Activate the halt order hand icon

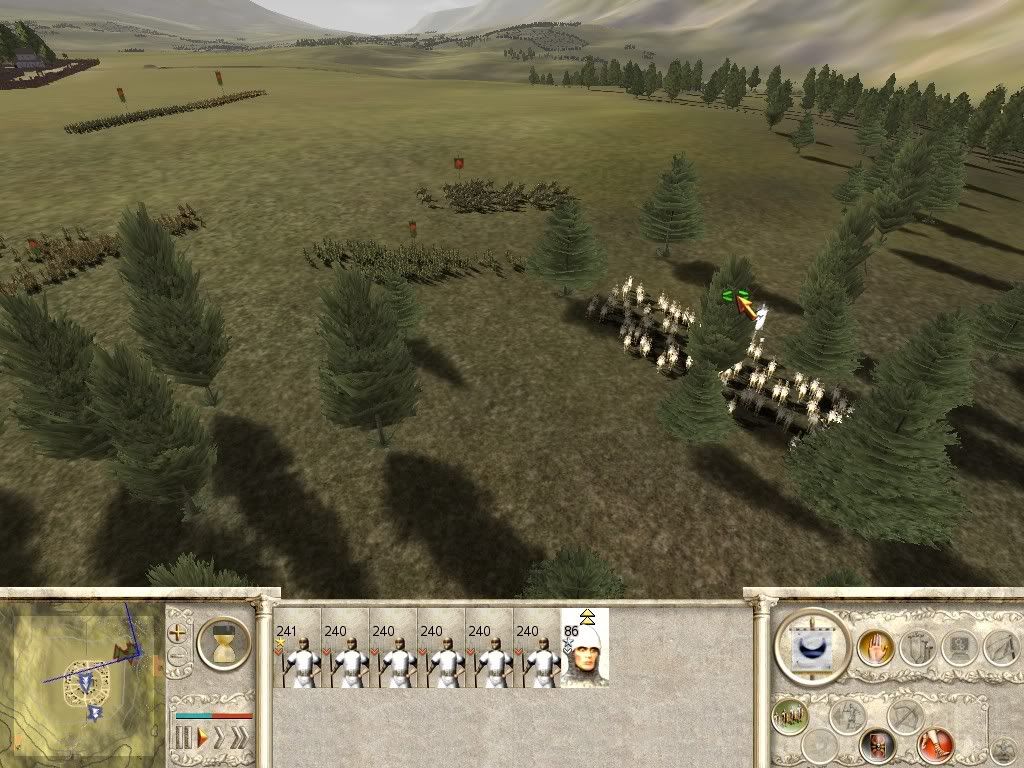coord(874,649)
